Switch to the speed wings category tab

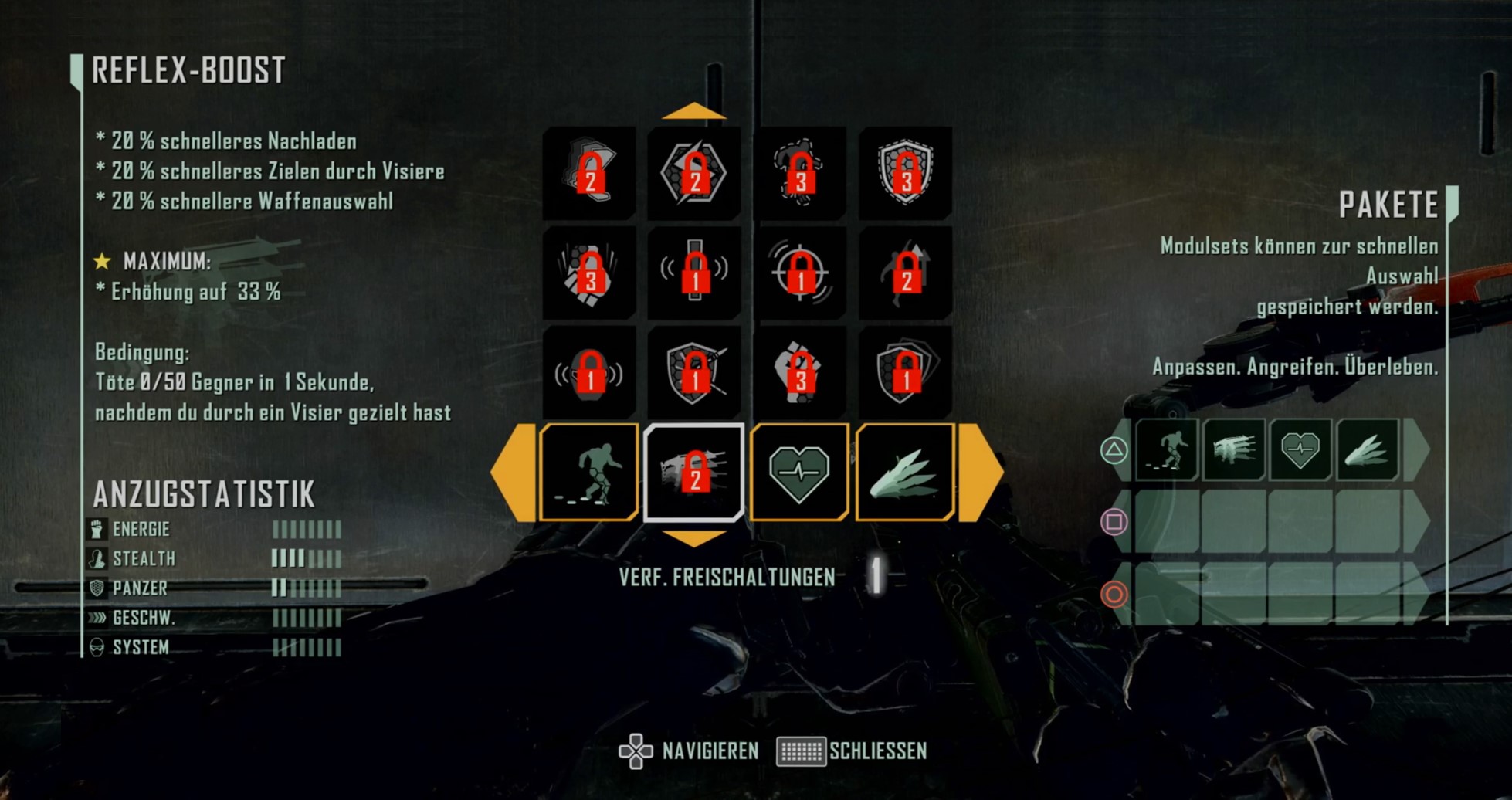pos(905,471)
